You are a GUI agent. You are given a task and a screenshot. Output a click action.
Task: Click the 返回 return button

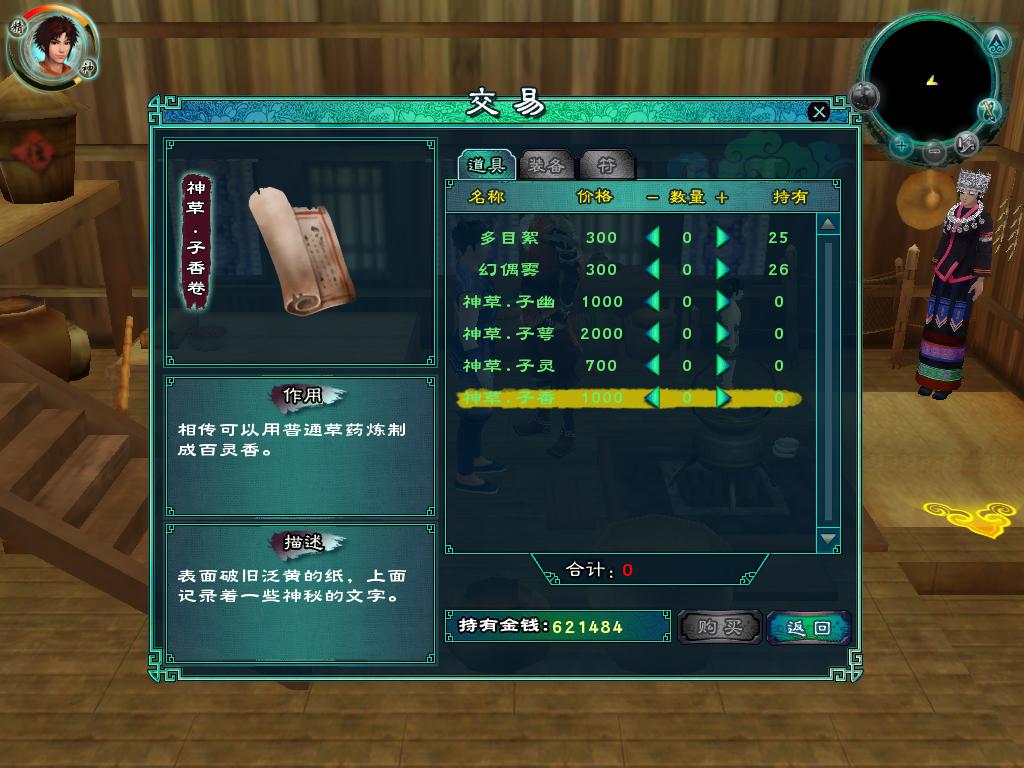[808, 627]
